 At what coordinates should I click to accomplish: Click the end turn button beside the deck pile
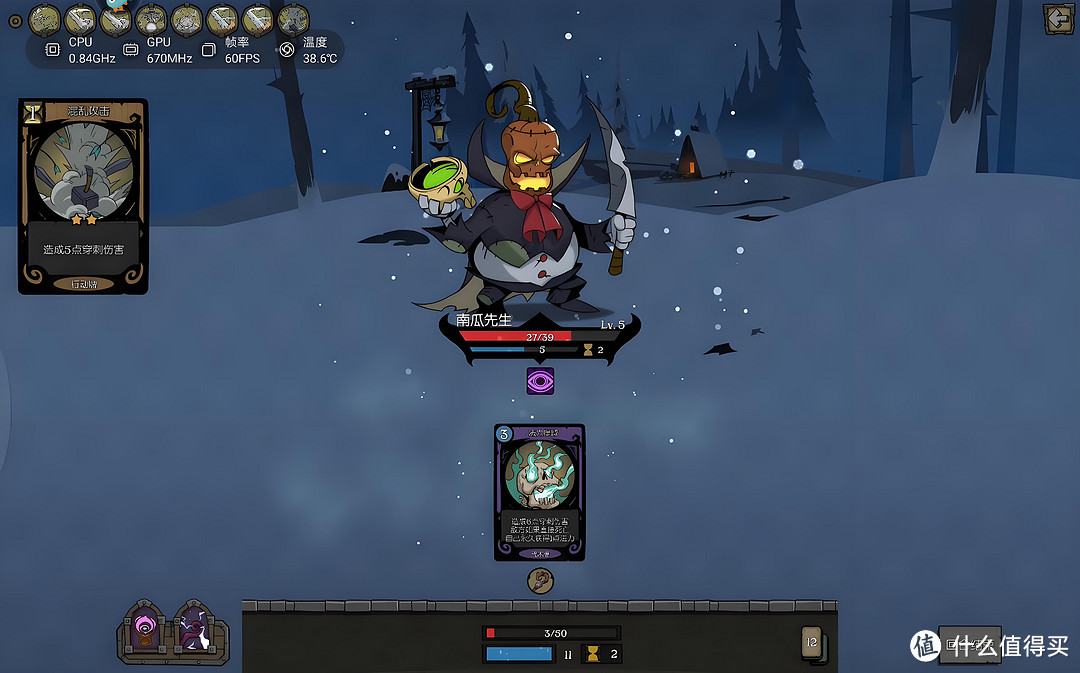point(968,644)
